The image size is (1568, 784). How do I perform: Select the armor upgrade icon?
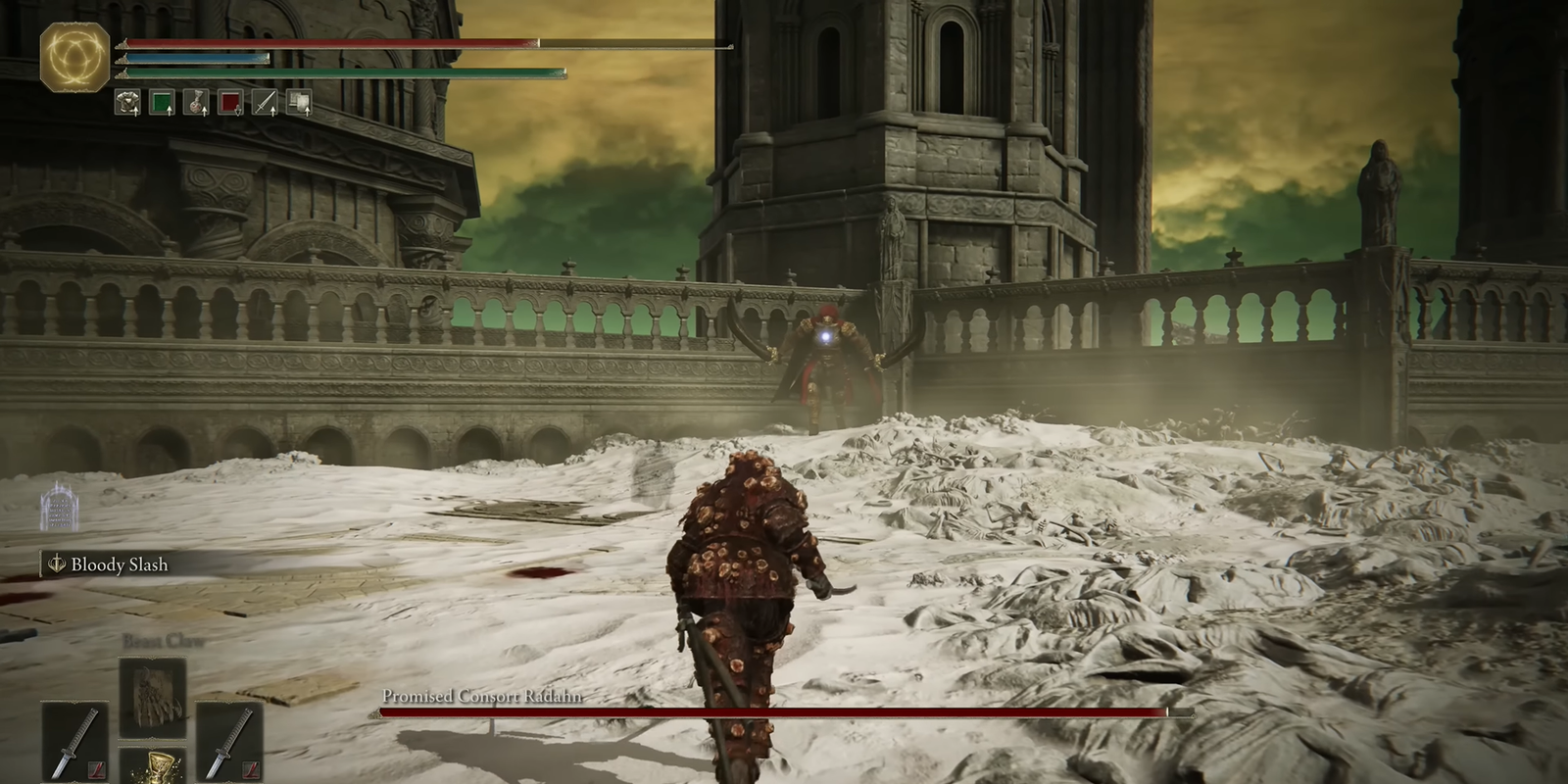coord(125,101)
